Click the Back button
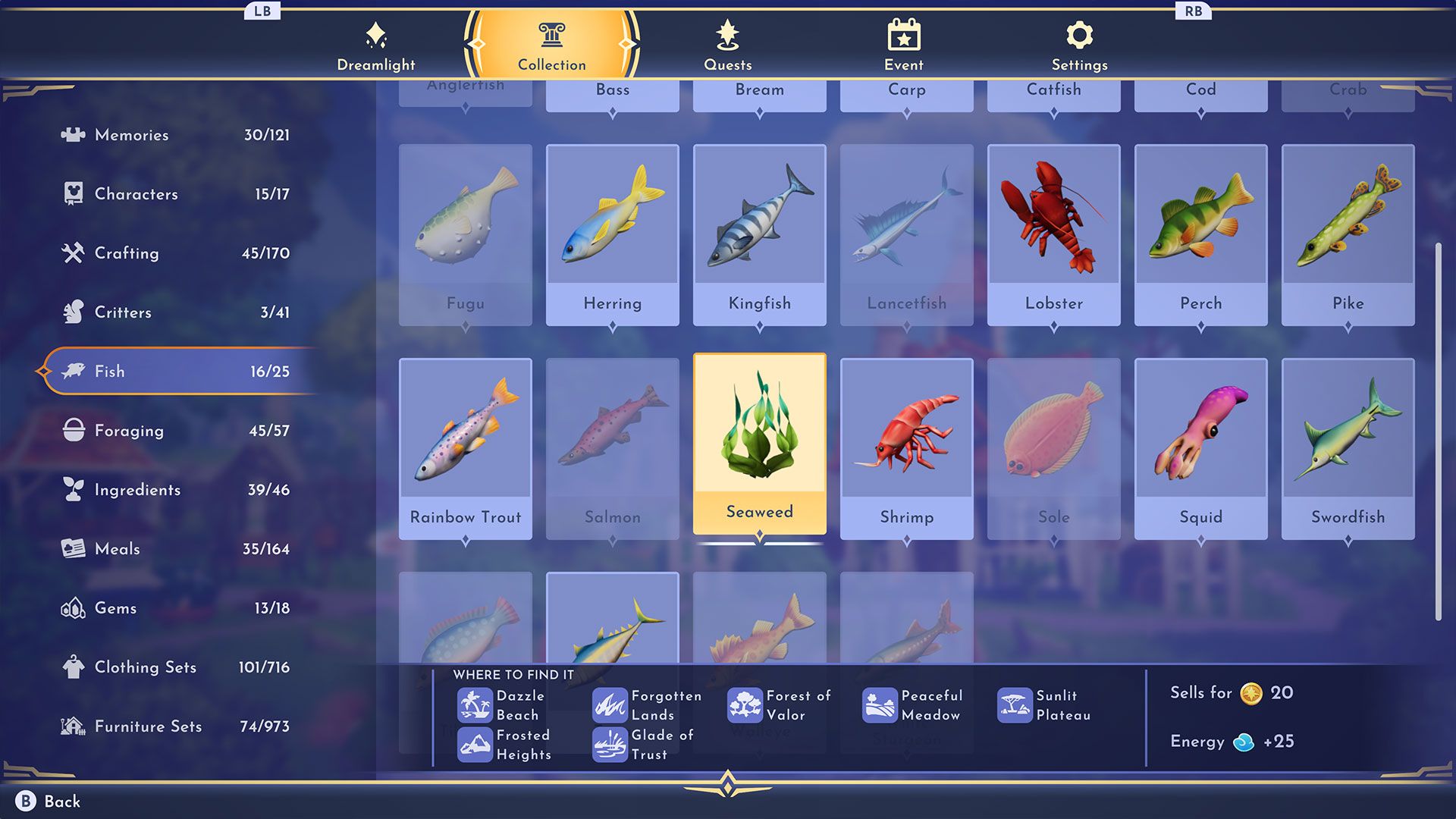 (x=46, y=800)
